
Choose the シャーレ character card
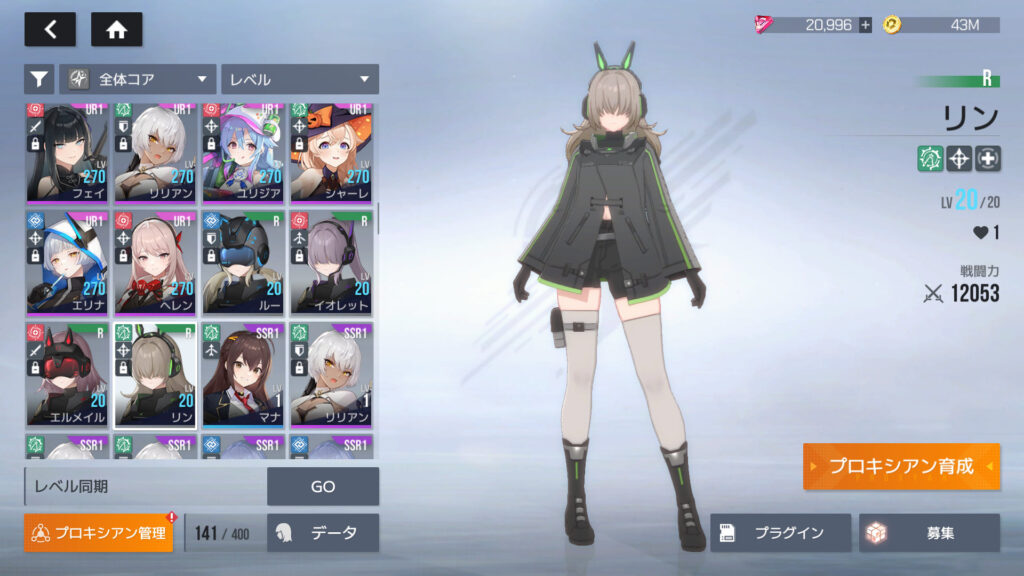[331, 153]
